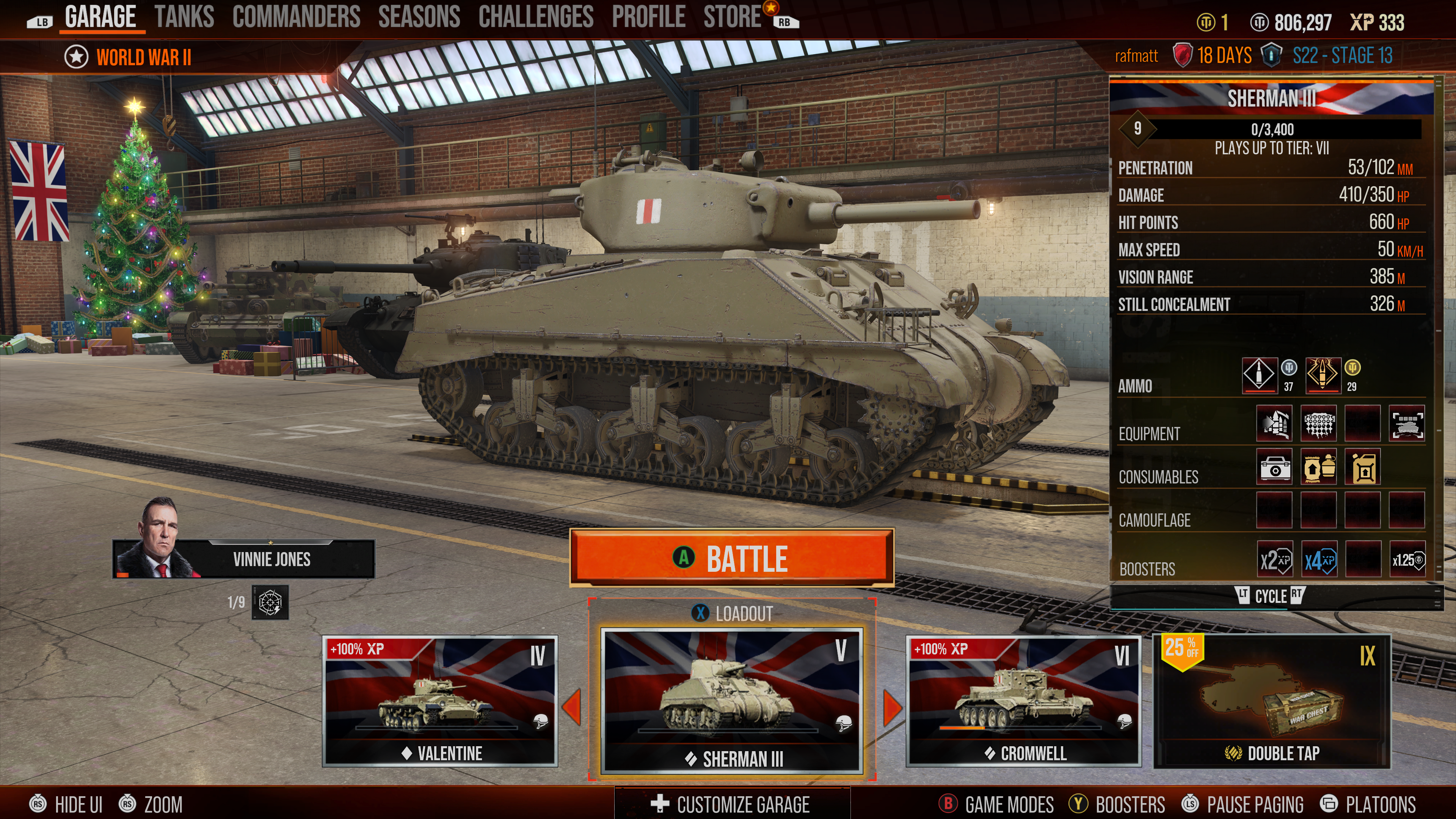Select the jerry can consumable slot

point(1363,468)
